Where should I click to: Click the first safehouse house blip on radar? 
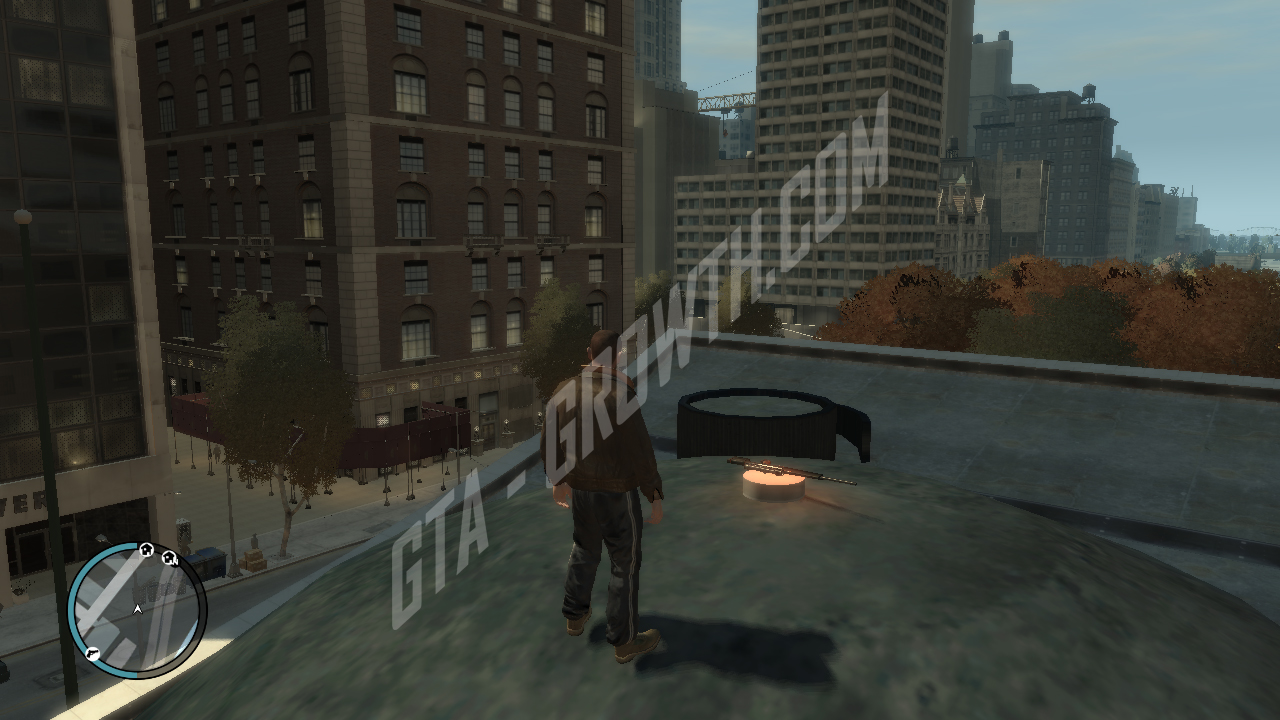(x=146, y=550)
